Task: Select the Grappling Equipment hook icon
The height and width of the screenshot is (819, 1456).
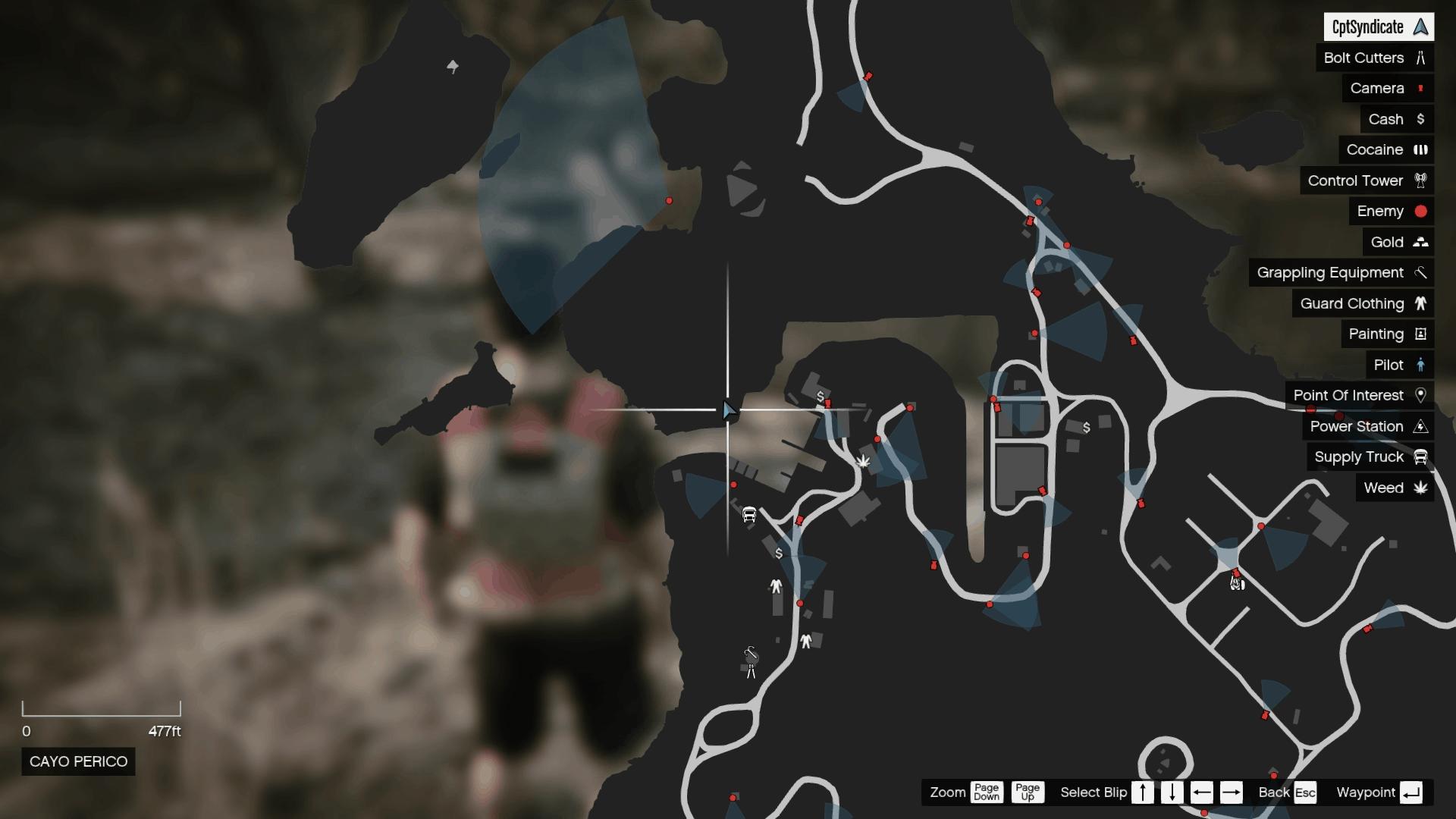Action: [x=1421, y=272]
